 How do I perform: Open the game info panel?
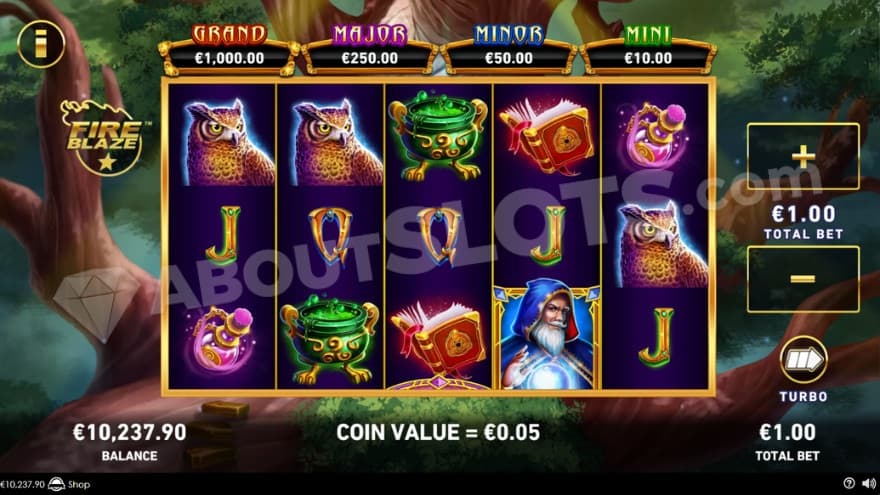tap(41, 42)
